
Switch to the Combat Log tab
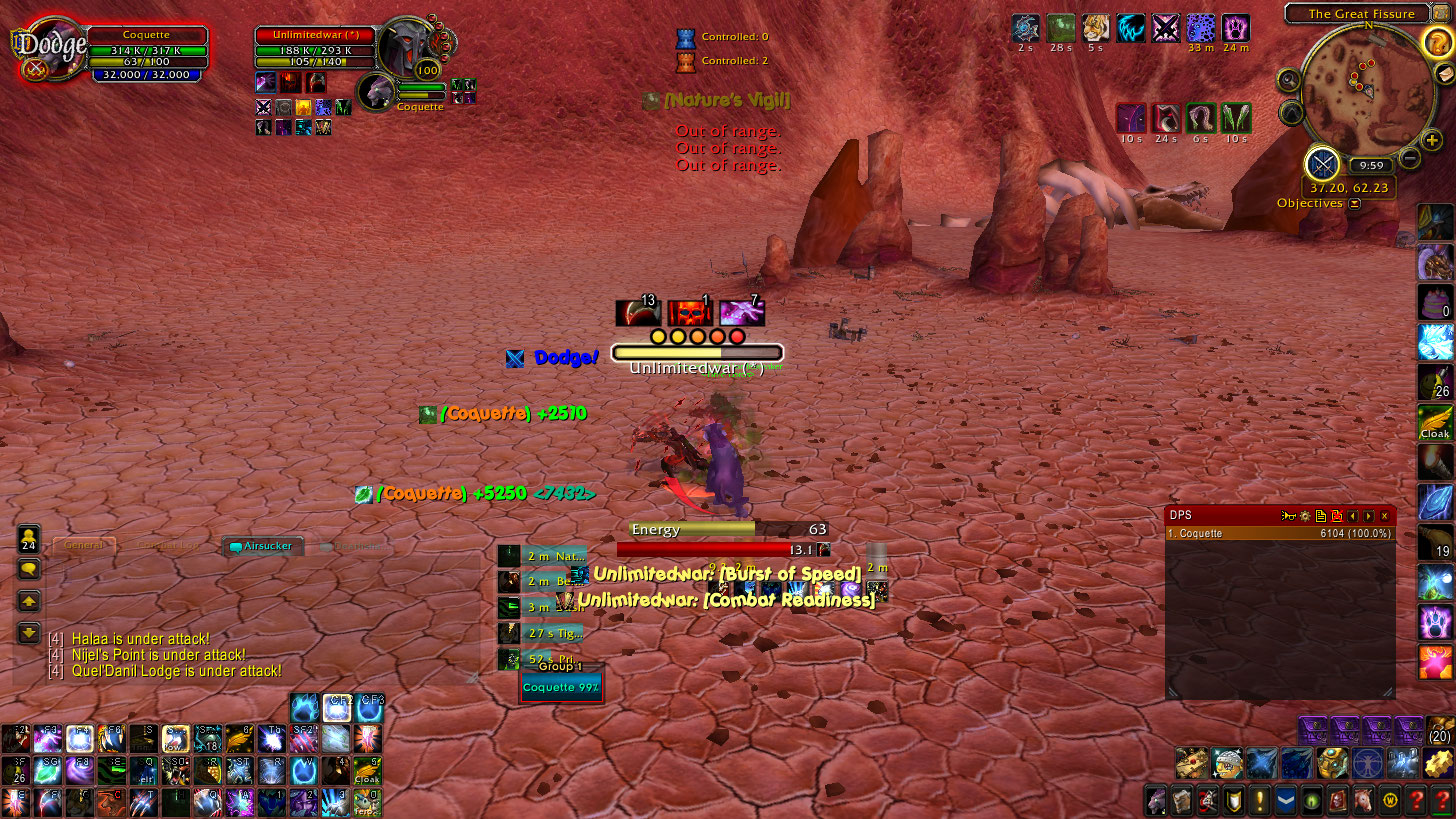pyautogui.click(x=167, y=546)
